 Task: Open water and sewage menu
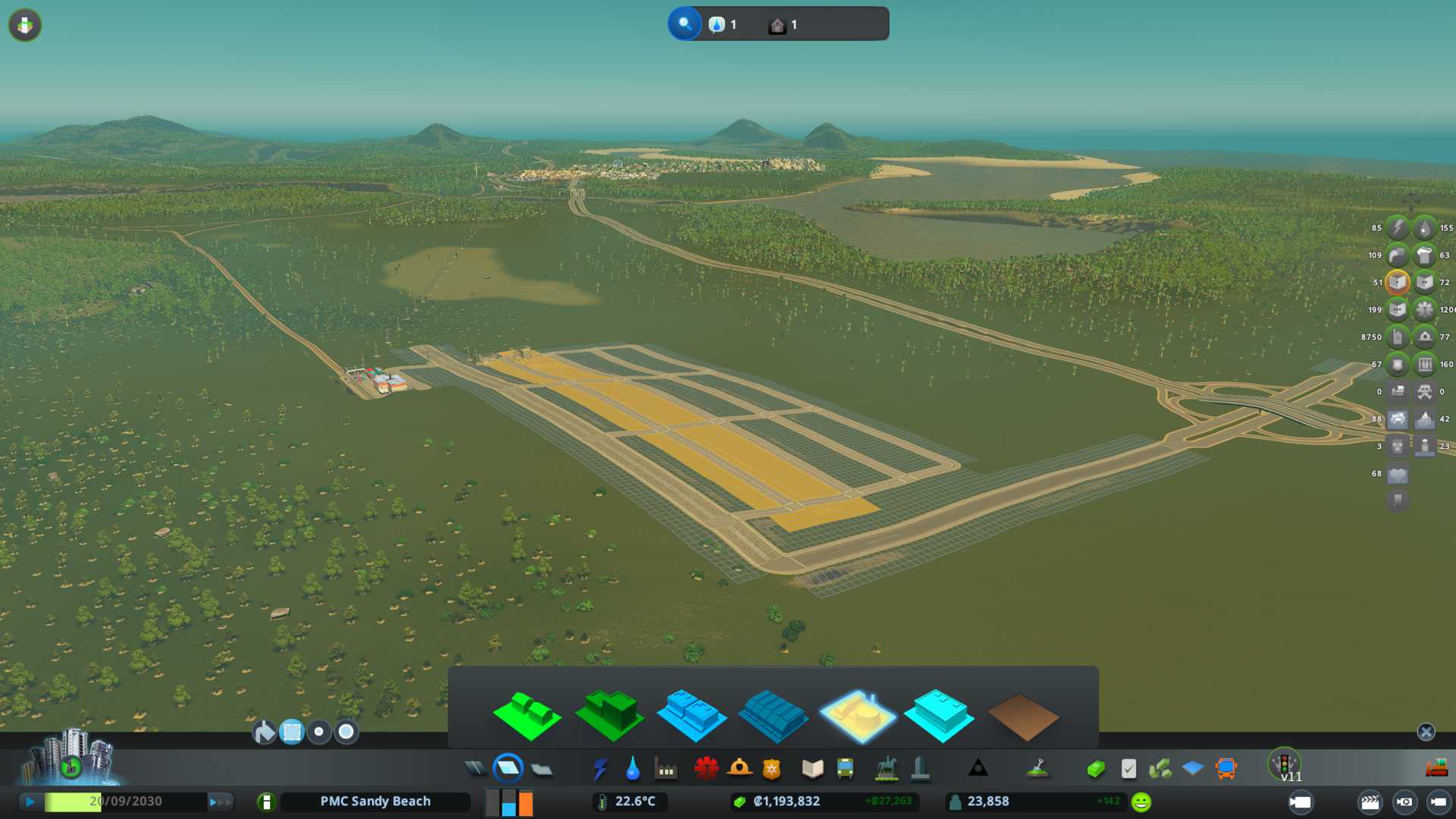[632, 769]
